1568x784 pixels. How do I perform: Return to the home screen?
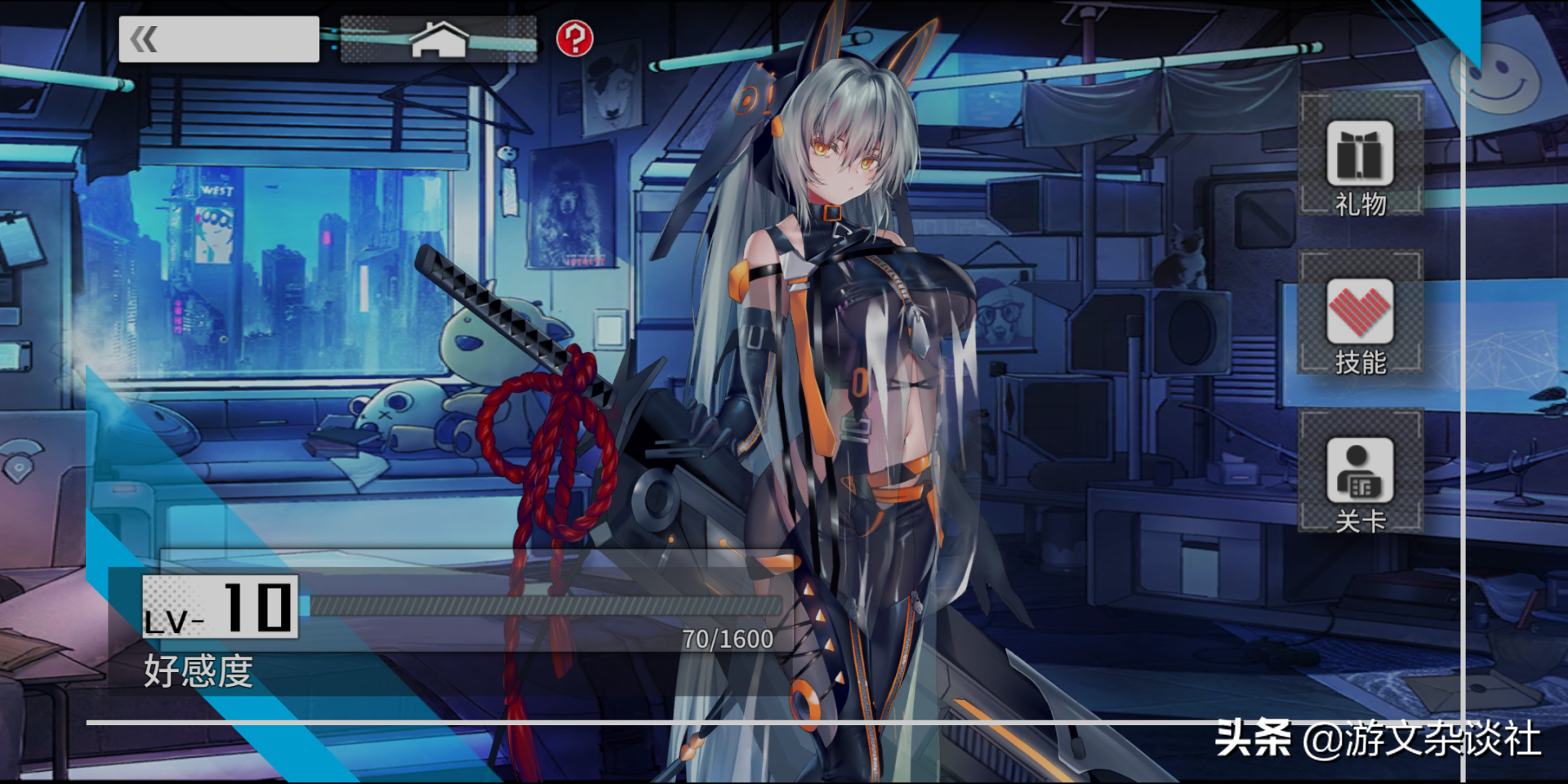(439, 39)
